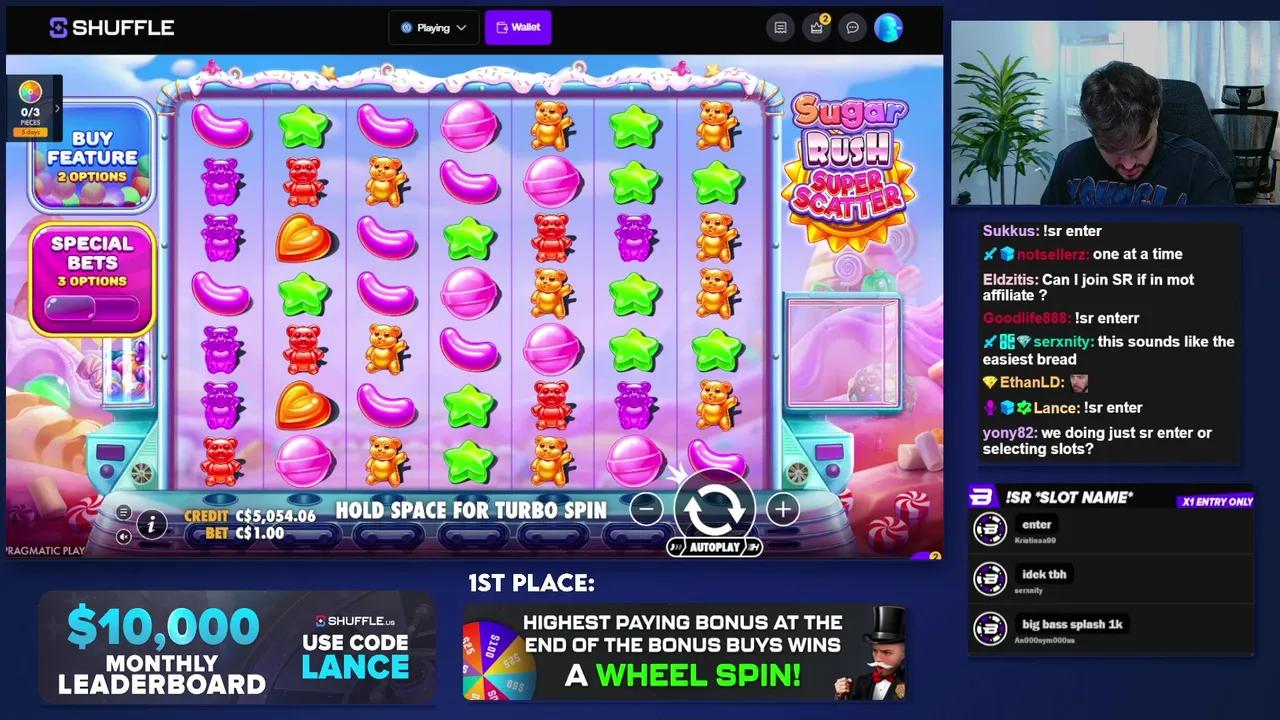Open the Playing dropdown in the top bar
The height and width of the screenshot is (720, 1280).
[433, 27]
